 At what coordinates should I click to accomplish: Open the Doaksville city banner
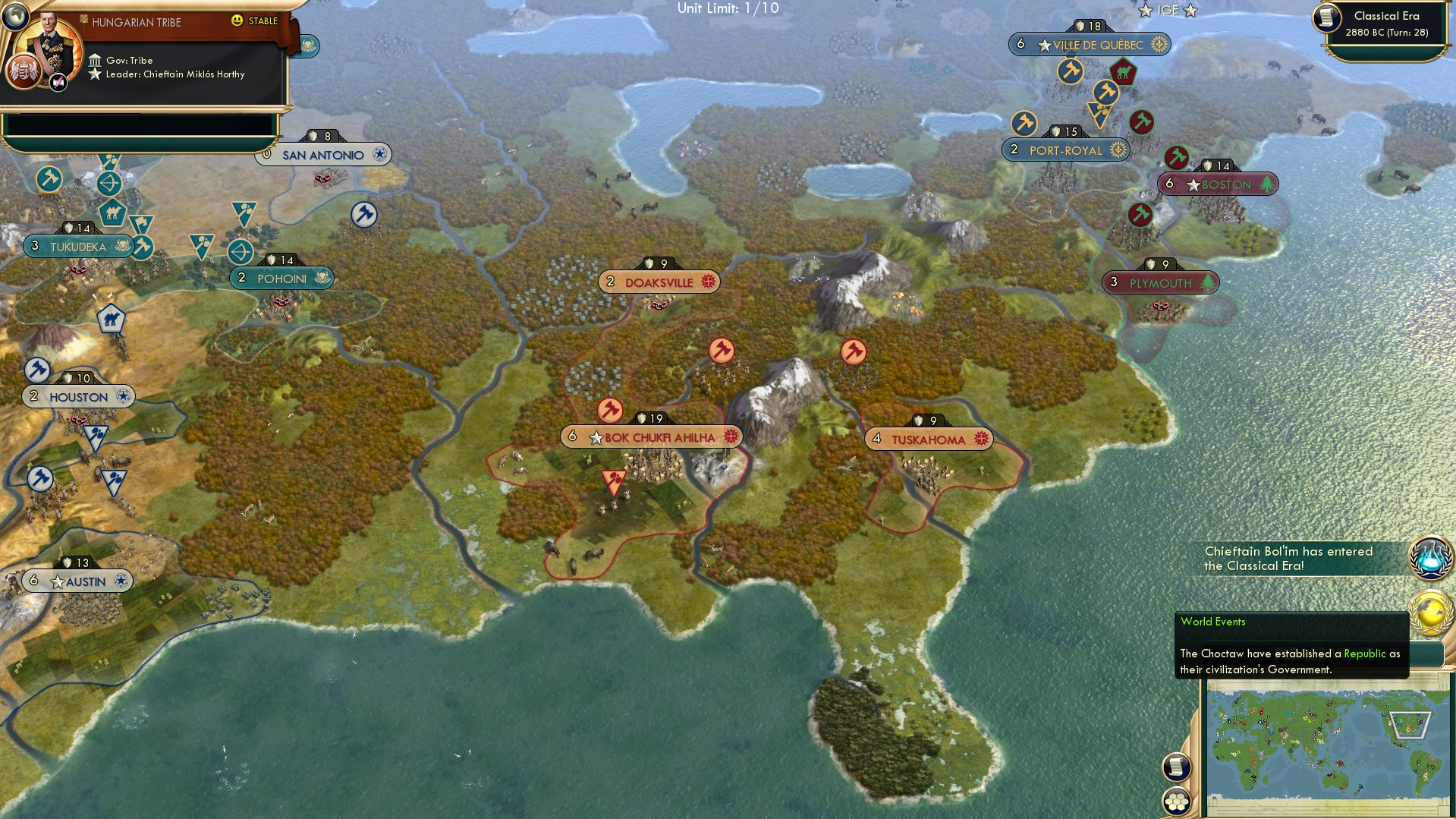(658, 282)
